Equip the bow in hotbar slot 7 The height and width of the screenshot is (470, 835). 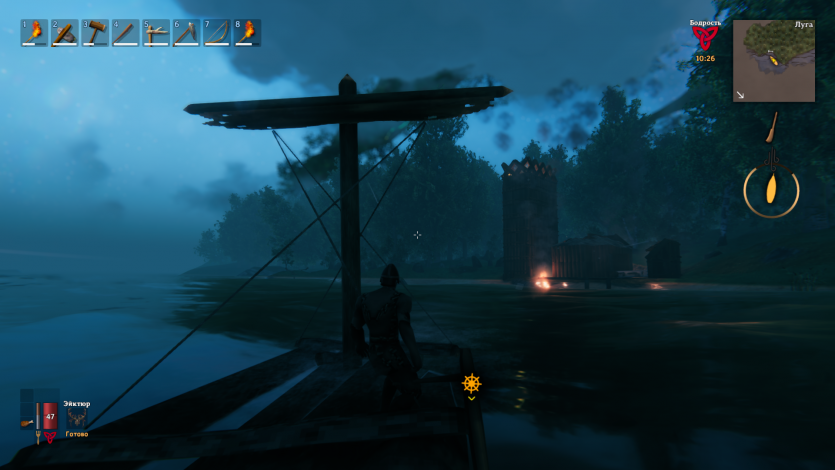(216, 33)
